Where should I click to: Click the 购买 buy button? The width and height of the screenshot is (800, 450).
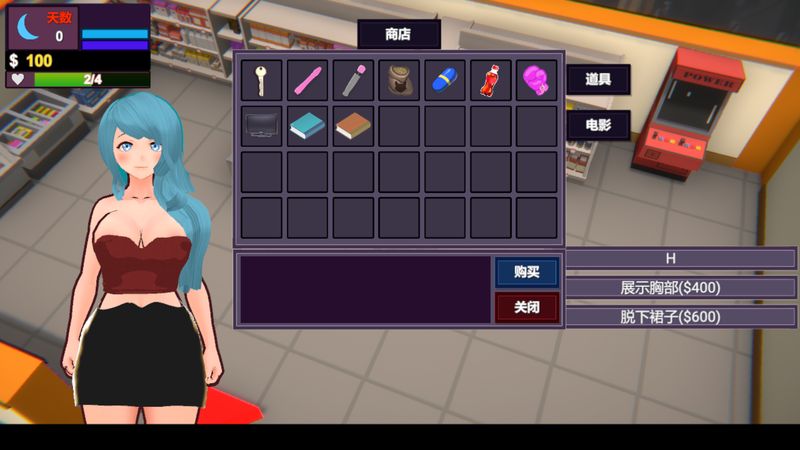[527, 272]
